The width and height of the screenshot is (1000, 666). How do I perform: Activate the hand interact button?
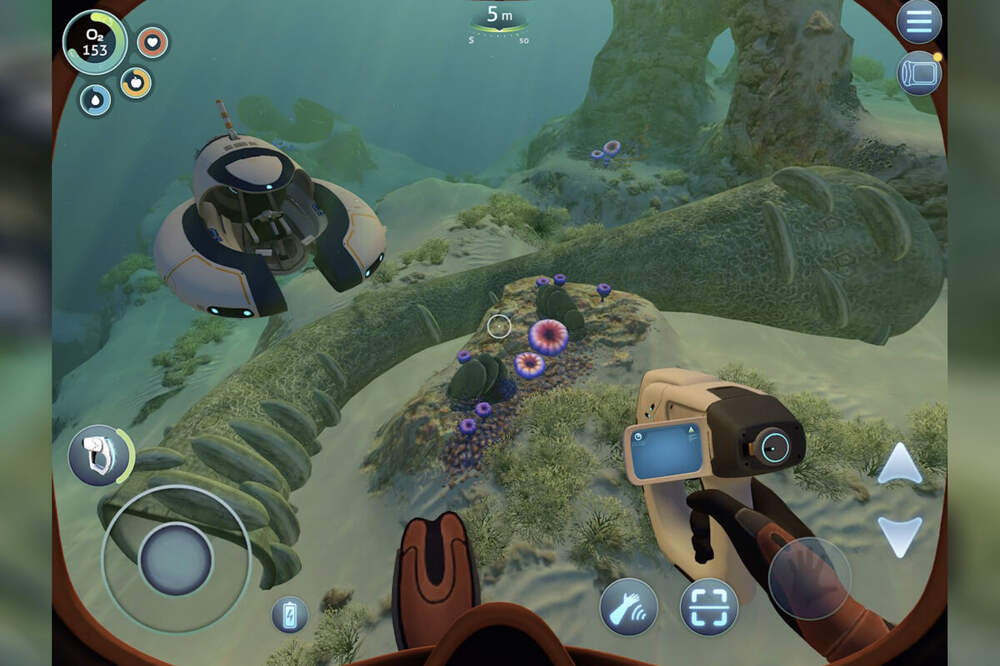tap(628, 607)
